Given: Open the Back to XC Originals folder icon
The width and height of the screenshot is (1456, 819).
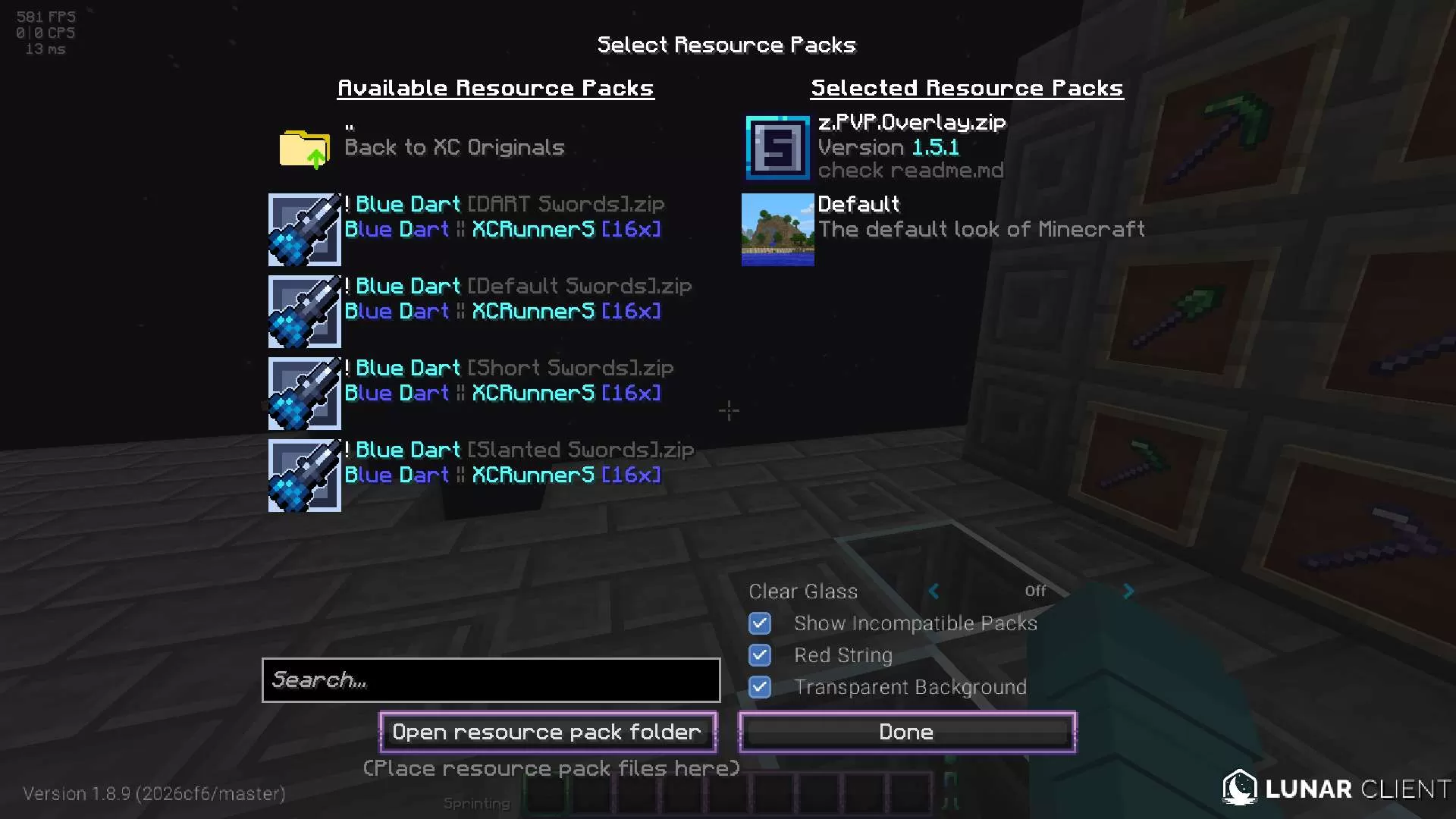Looking at the screenshot, I should (x=303, y=149).
